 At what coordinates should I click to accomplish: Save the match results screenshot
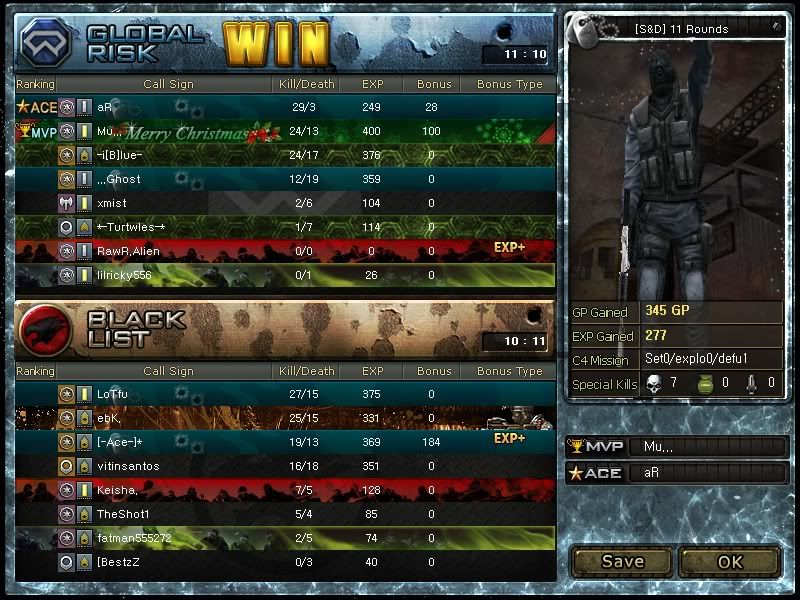point(622,561)
